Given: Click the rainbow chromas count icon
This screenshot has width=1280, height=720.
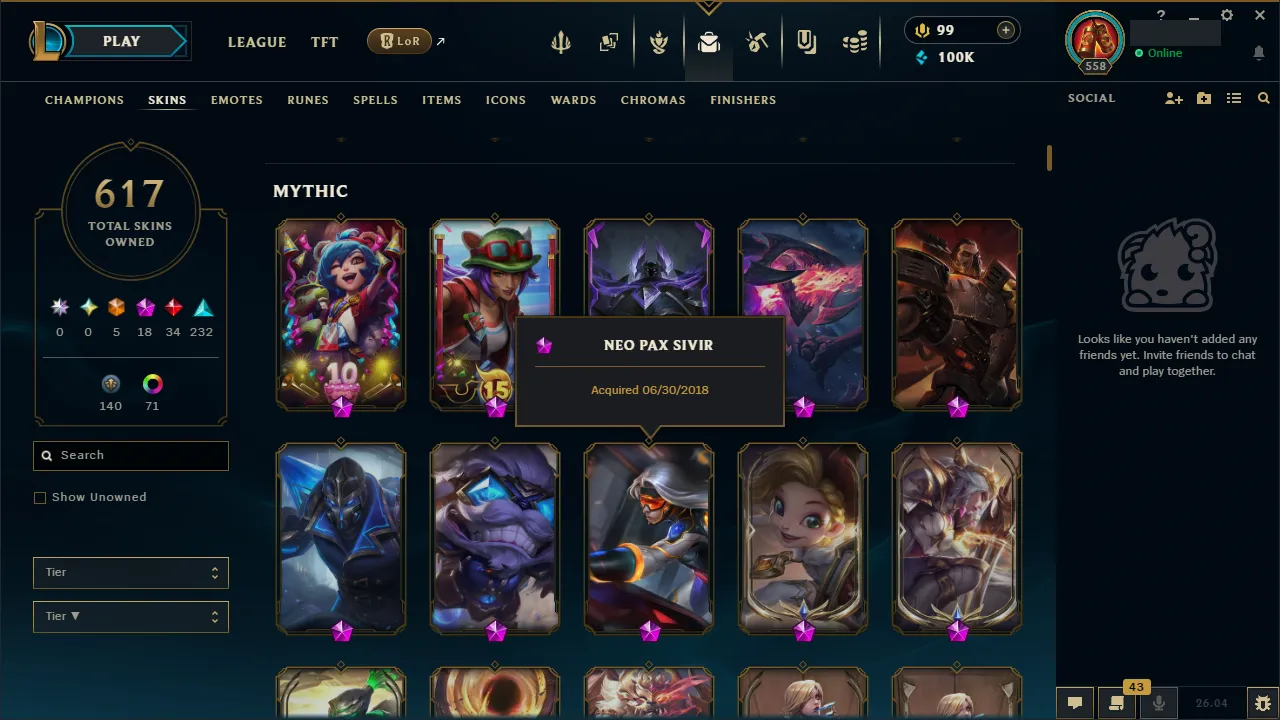Looking at the screenshot, I should (x=151, y=384).
